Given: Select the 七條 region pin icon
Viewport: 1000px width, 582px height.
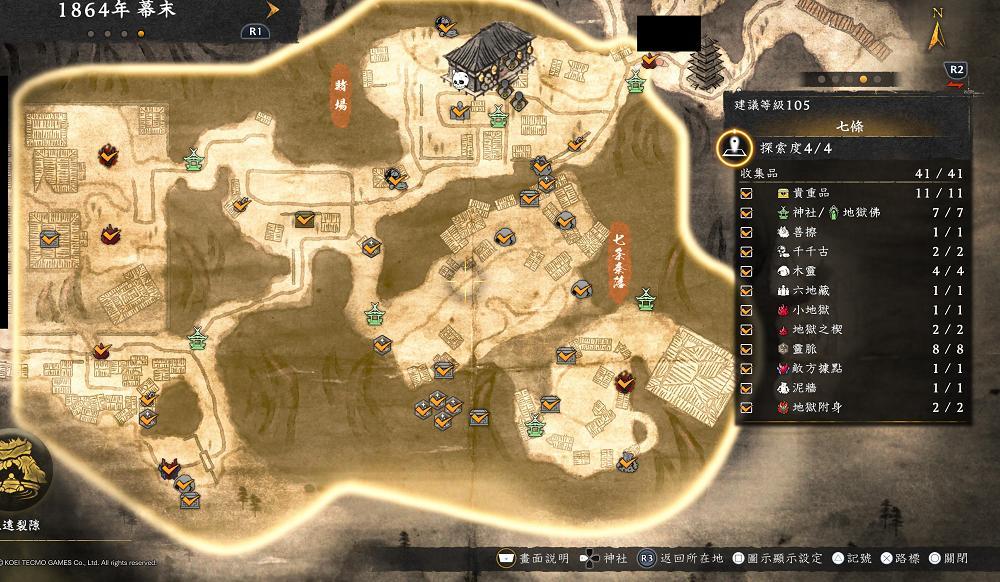Looking at the screenshot, I should point(737,148).
